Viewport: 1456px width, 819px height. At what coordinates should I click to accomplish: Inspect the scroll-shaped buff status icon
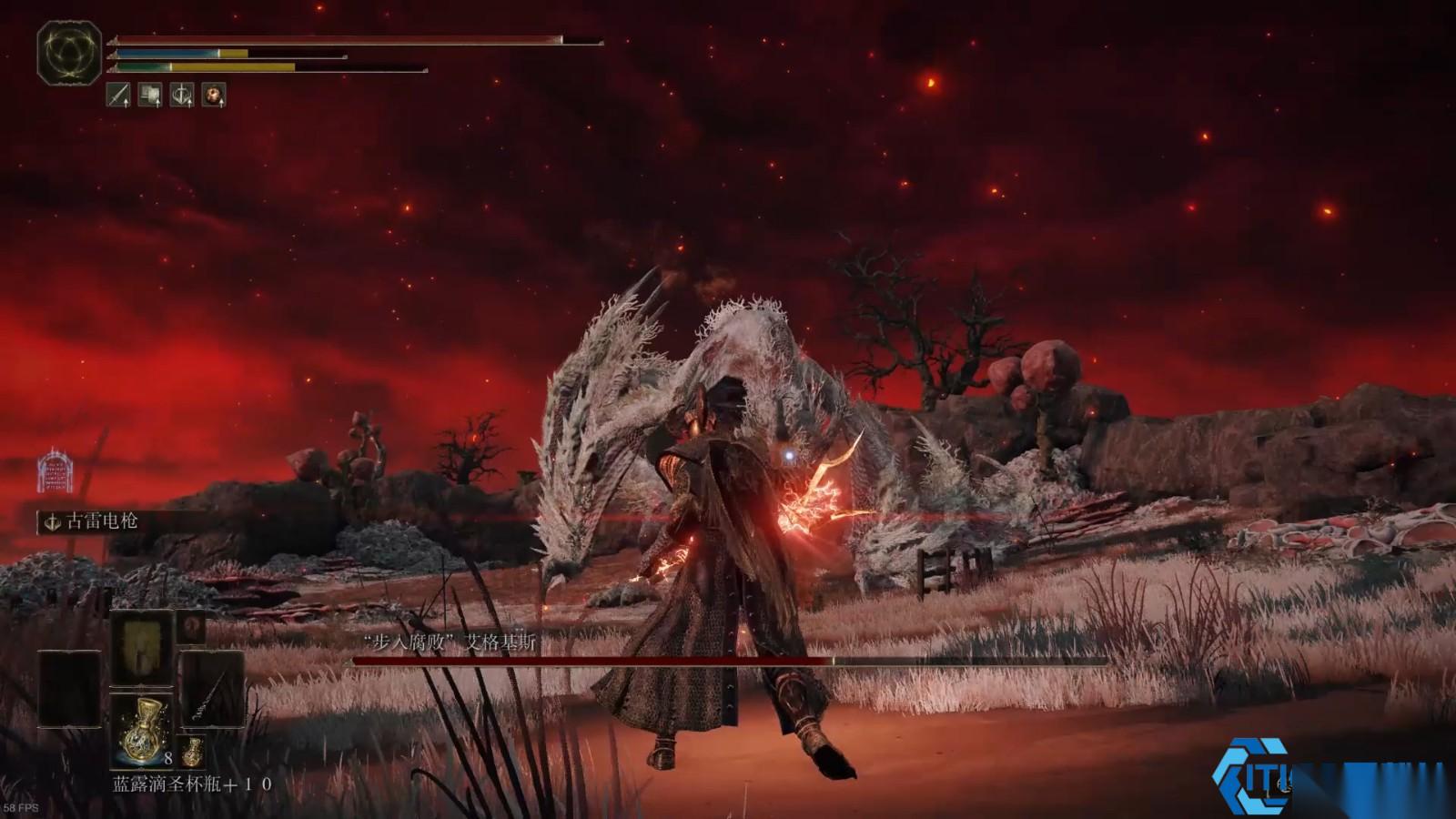click(150, 94)
